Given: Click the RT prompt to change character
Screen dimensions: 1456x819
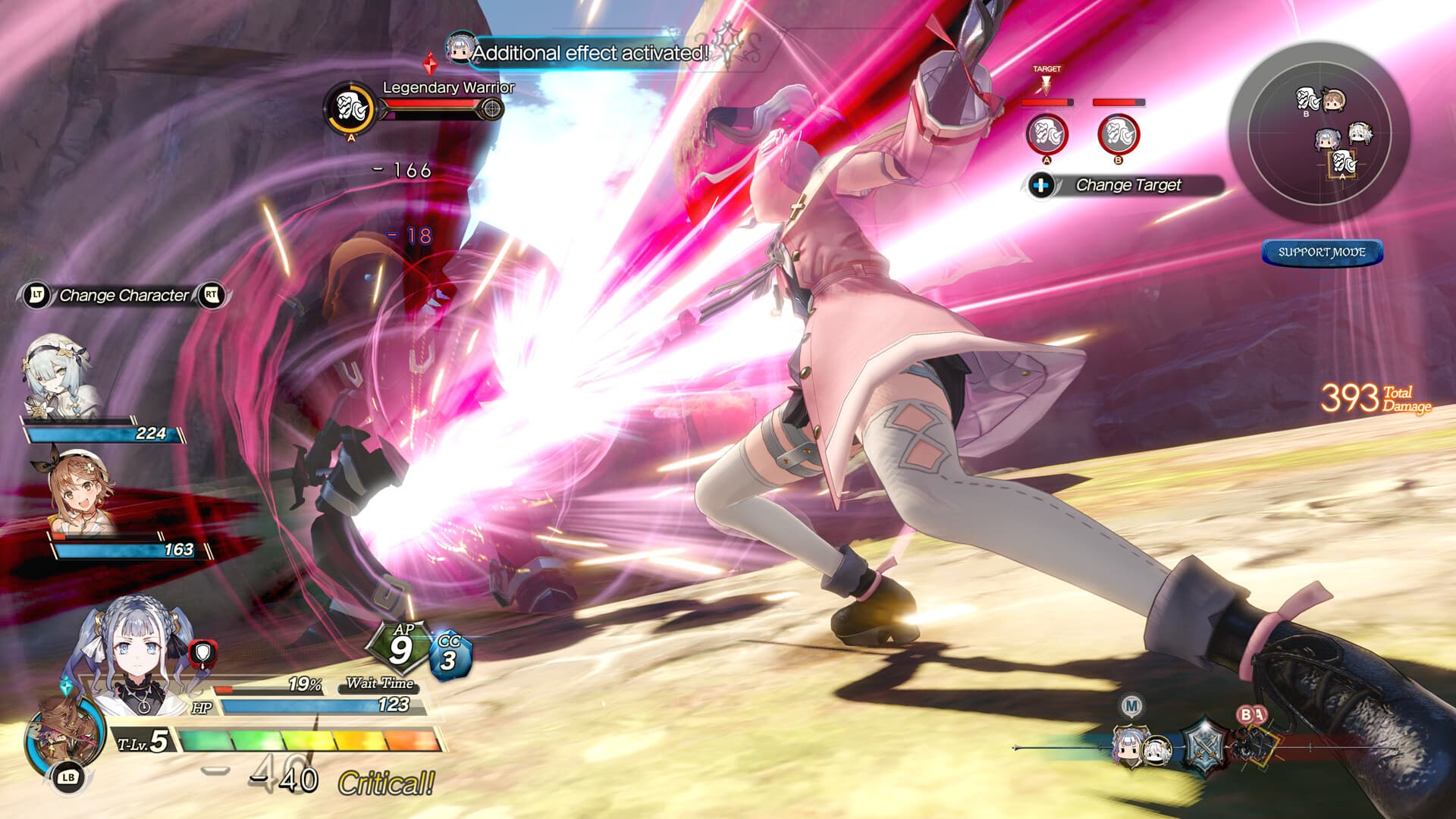Looking at the screenshot, I should point(213,297).
